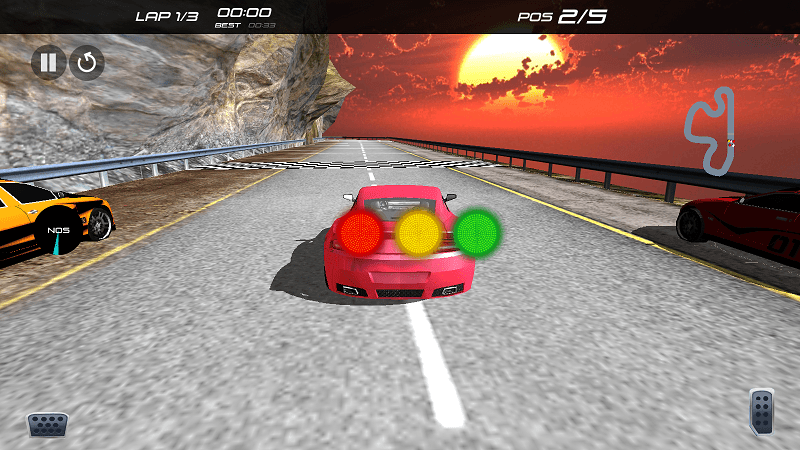Screen dimensions: 800x450
Task: Click the track layout minimap
Action: (x=710, y=131)
